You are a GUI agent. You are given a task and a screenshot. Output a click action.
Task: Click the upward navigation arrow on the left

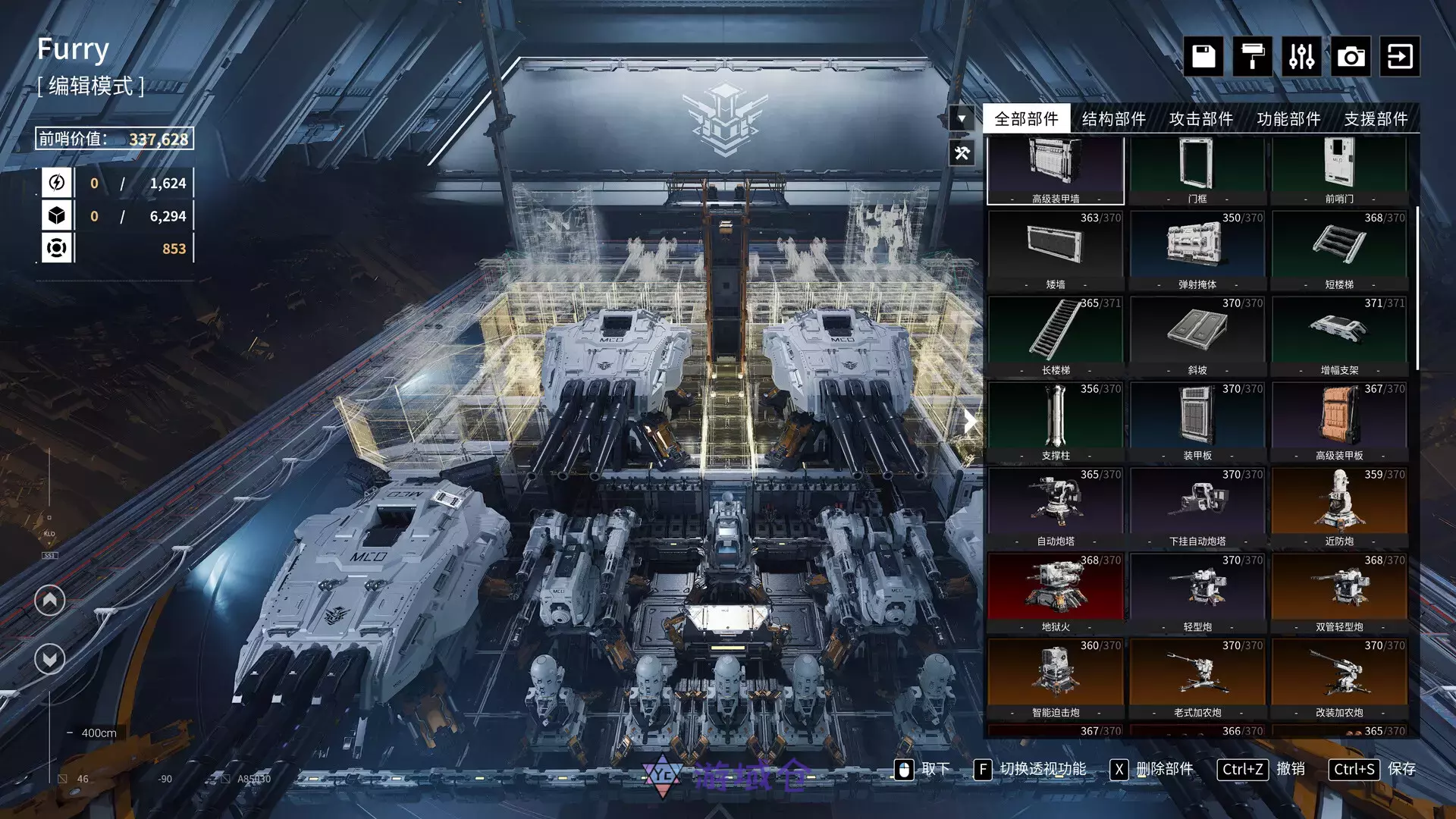[49, 598]
